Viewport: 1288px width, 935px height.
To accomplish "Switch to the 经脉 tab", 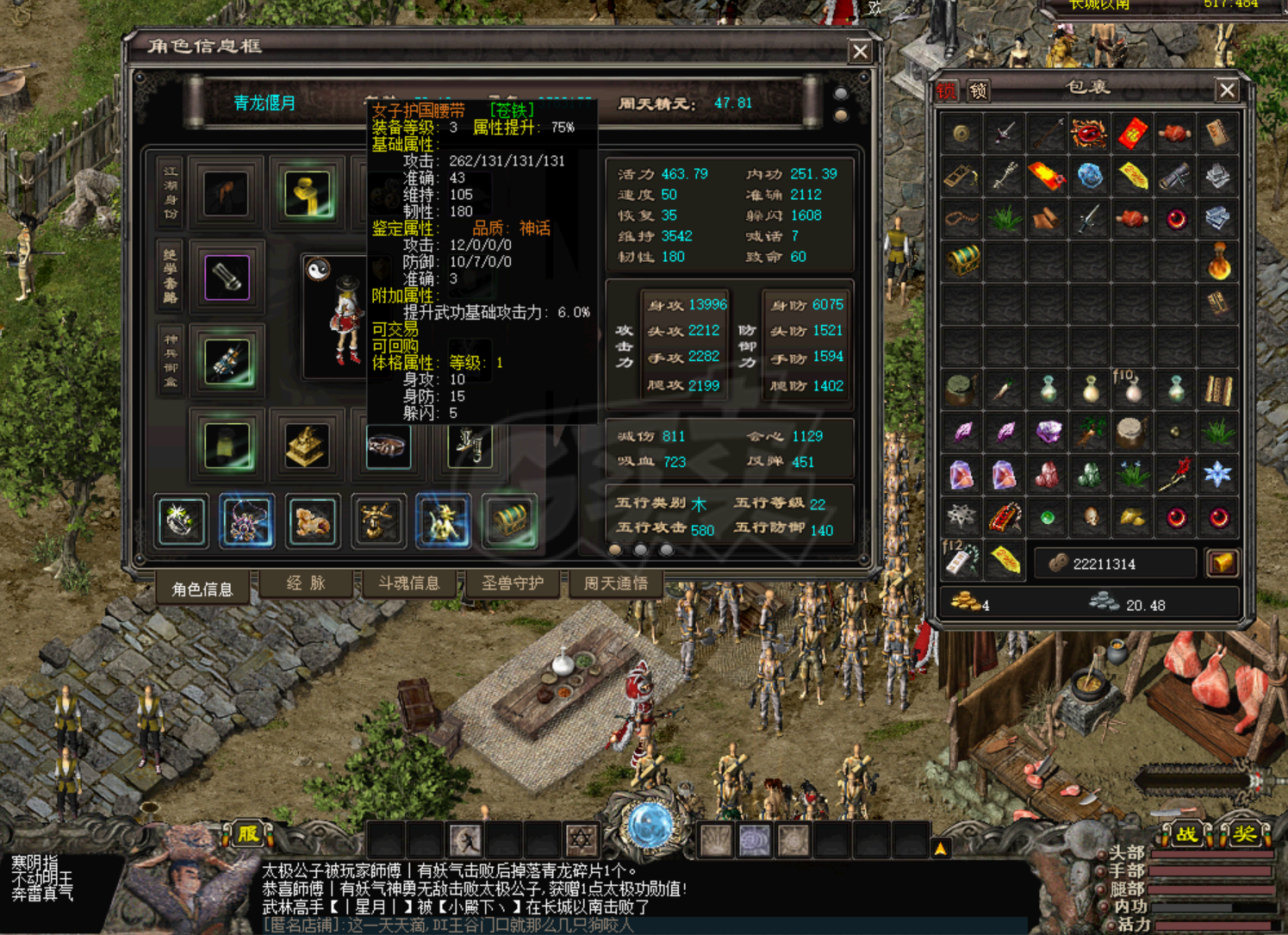I will tap(306, 583).
